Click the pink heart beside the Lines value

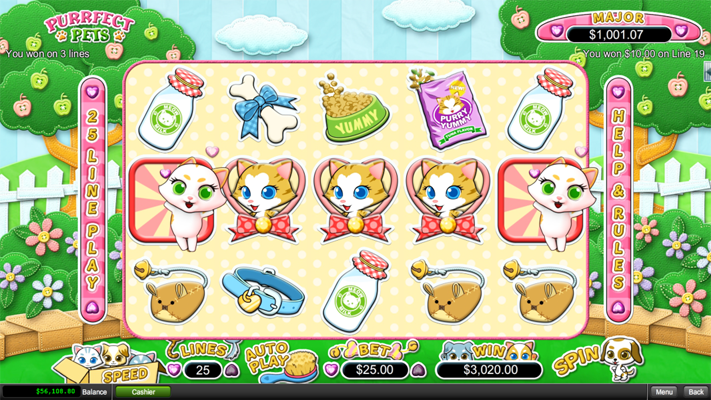(x=173, y=370)
